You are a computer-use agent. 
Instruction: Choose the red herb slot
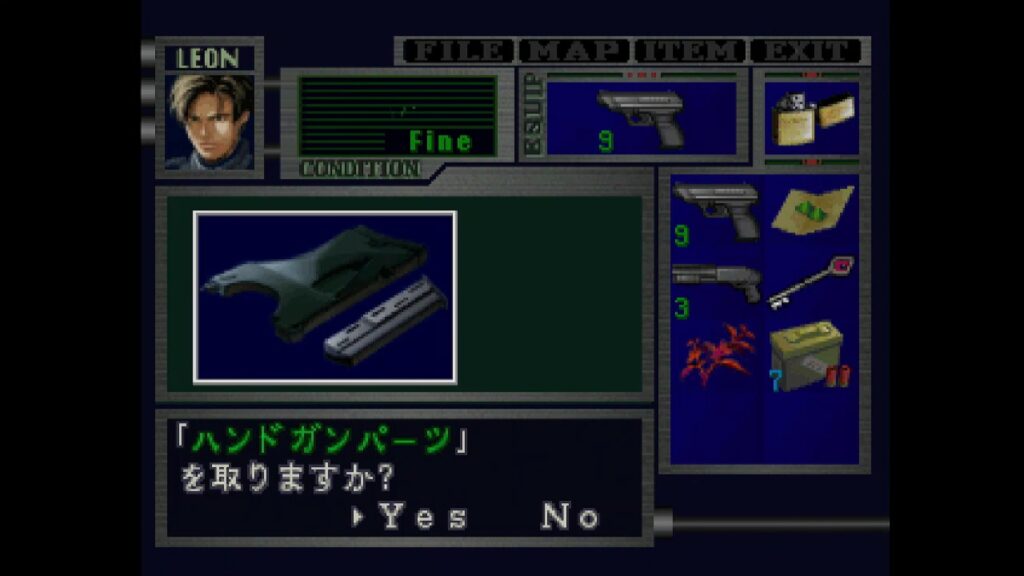pos(716,356)
